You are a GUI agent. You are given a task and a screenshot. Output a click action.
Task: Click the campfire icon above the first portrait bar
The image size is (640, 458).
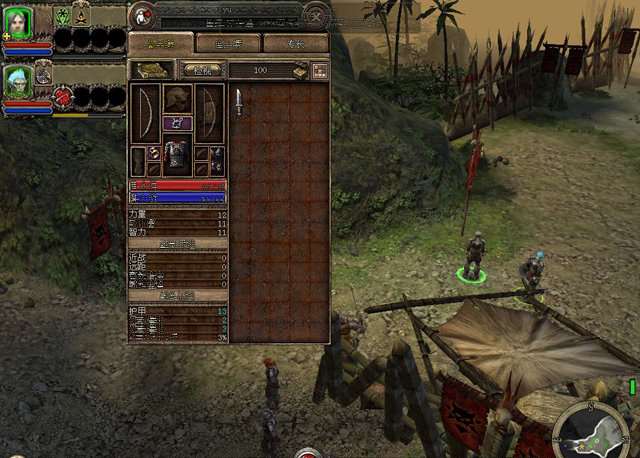coord(82,15)
